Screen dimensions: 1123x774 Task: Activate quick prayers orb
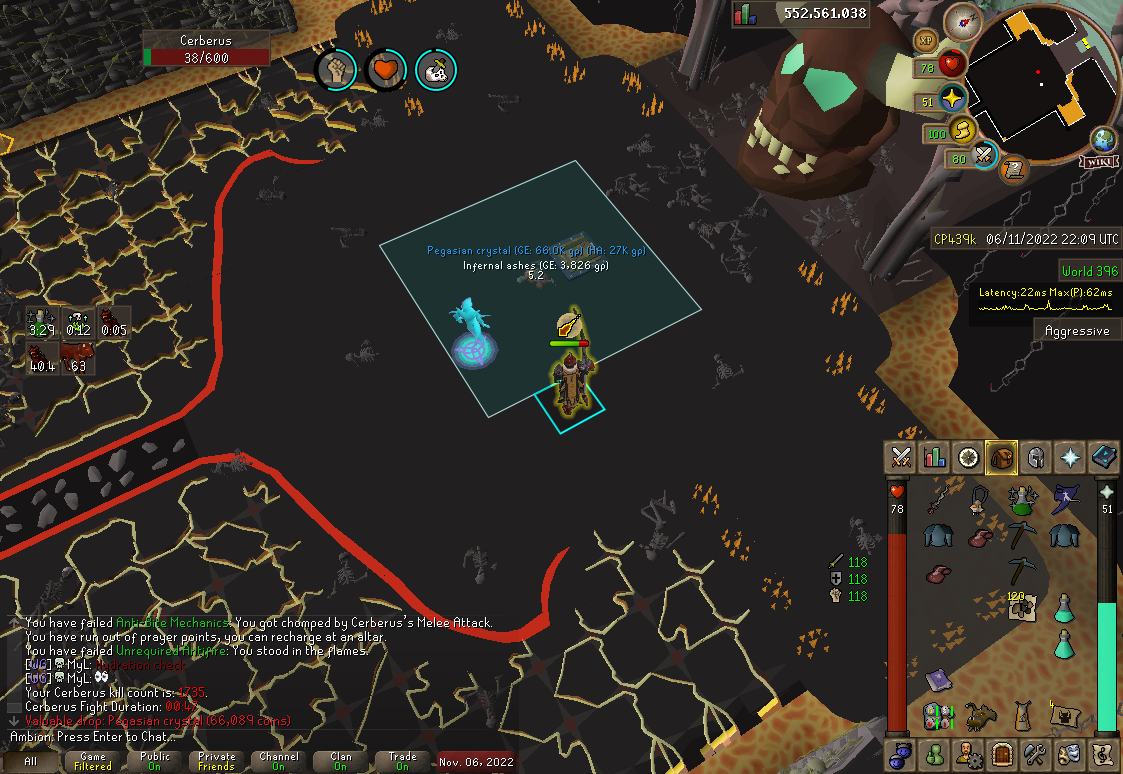pyautogui.click(x=951, y=100)
